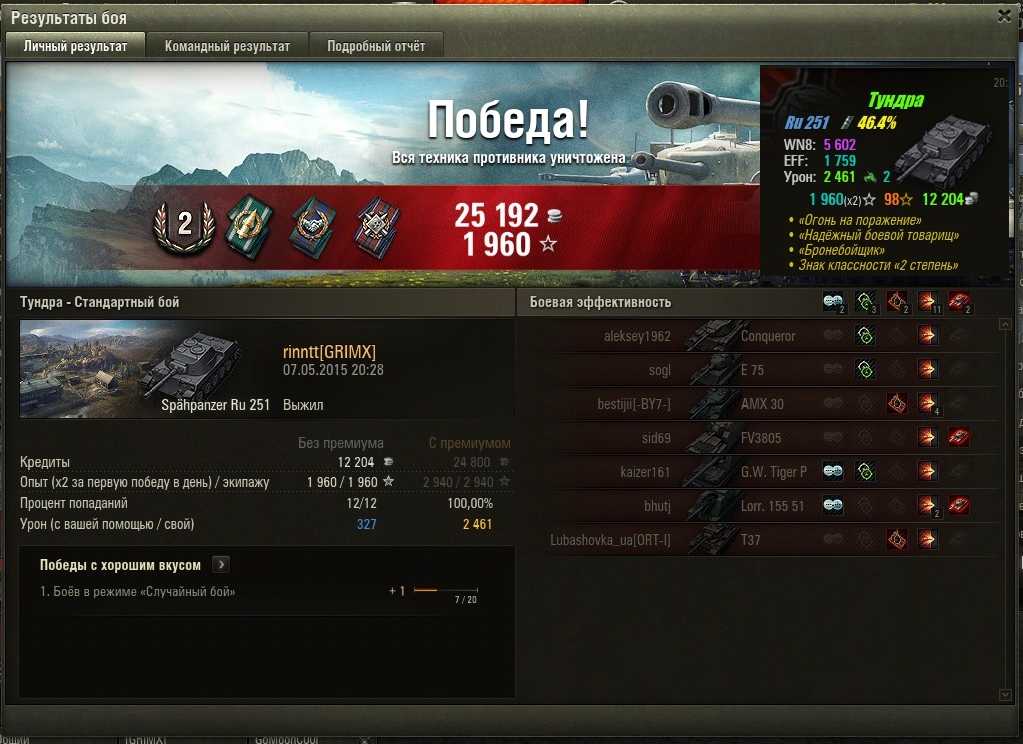The height and width of the screenshot is (744, 1023).
Task: Click the scroll-up arrow of the efficiency list
Action: 1005,324
